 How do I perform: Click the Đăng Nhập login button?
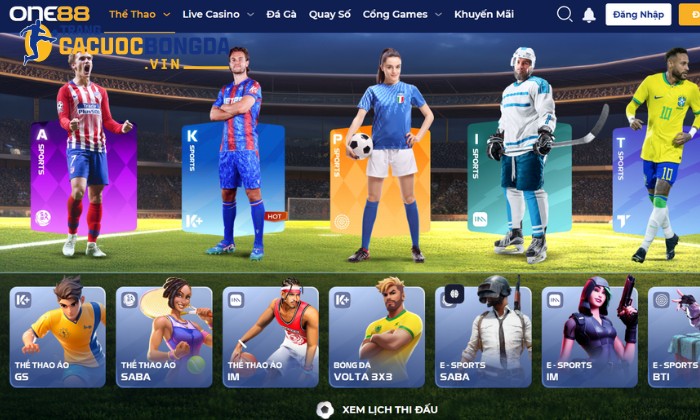(638, 14)
